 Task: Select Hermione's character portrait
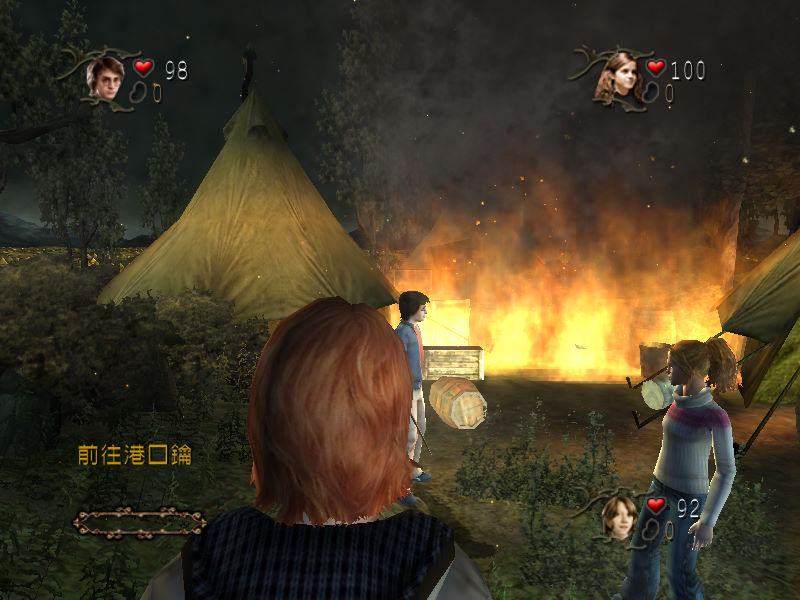click(619, 76)
